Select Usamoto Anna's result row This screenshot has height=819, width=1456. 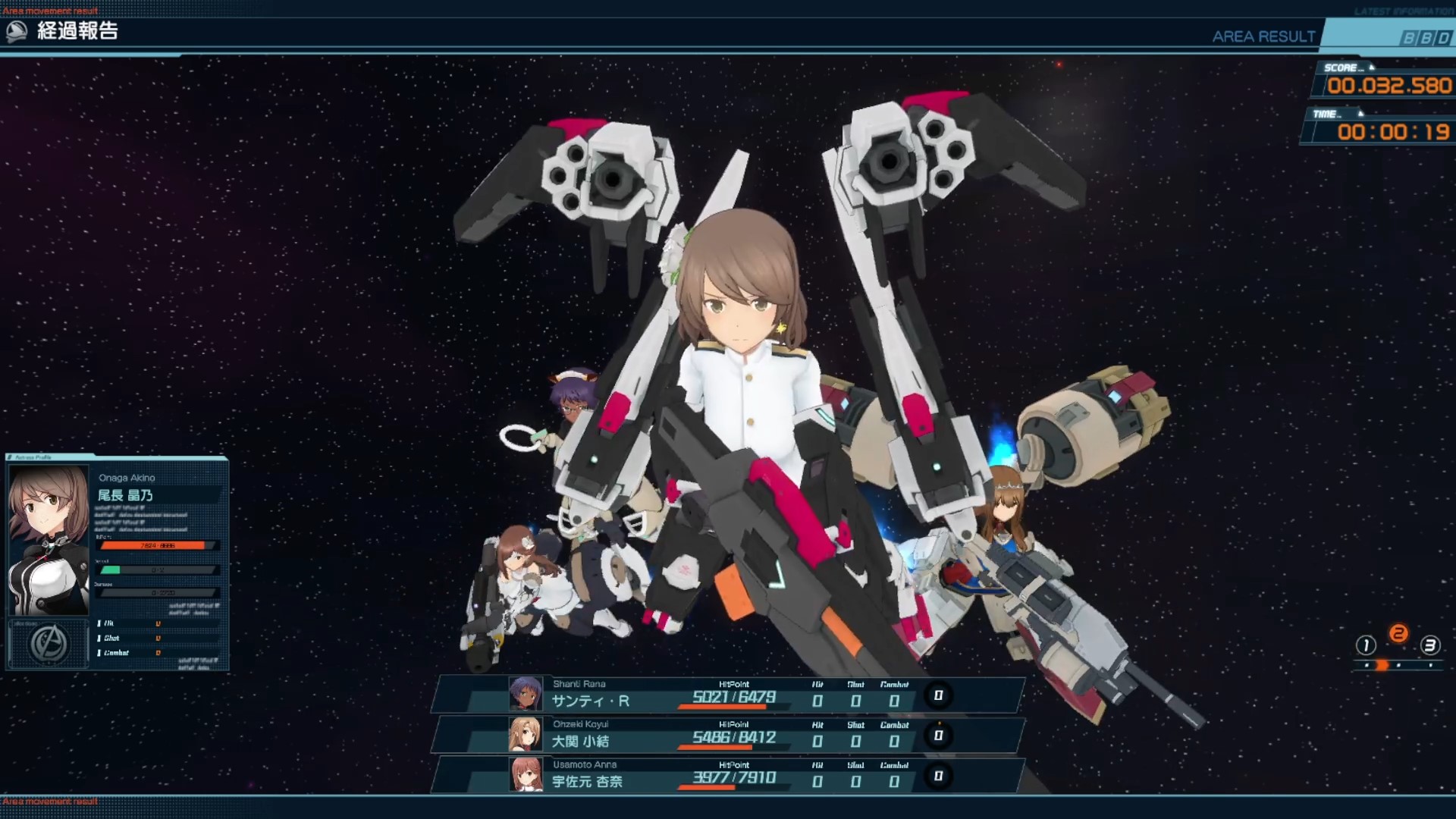728,775
